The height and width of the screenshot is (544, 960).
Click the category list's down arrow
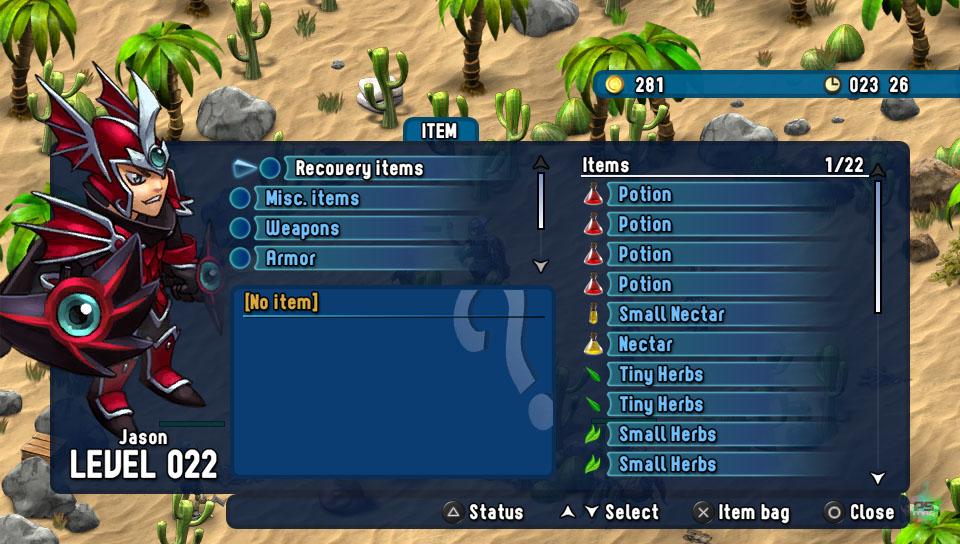[541, 266]
